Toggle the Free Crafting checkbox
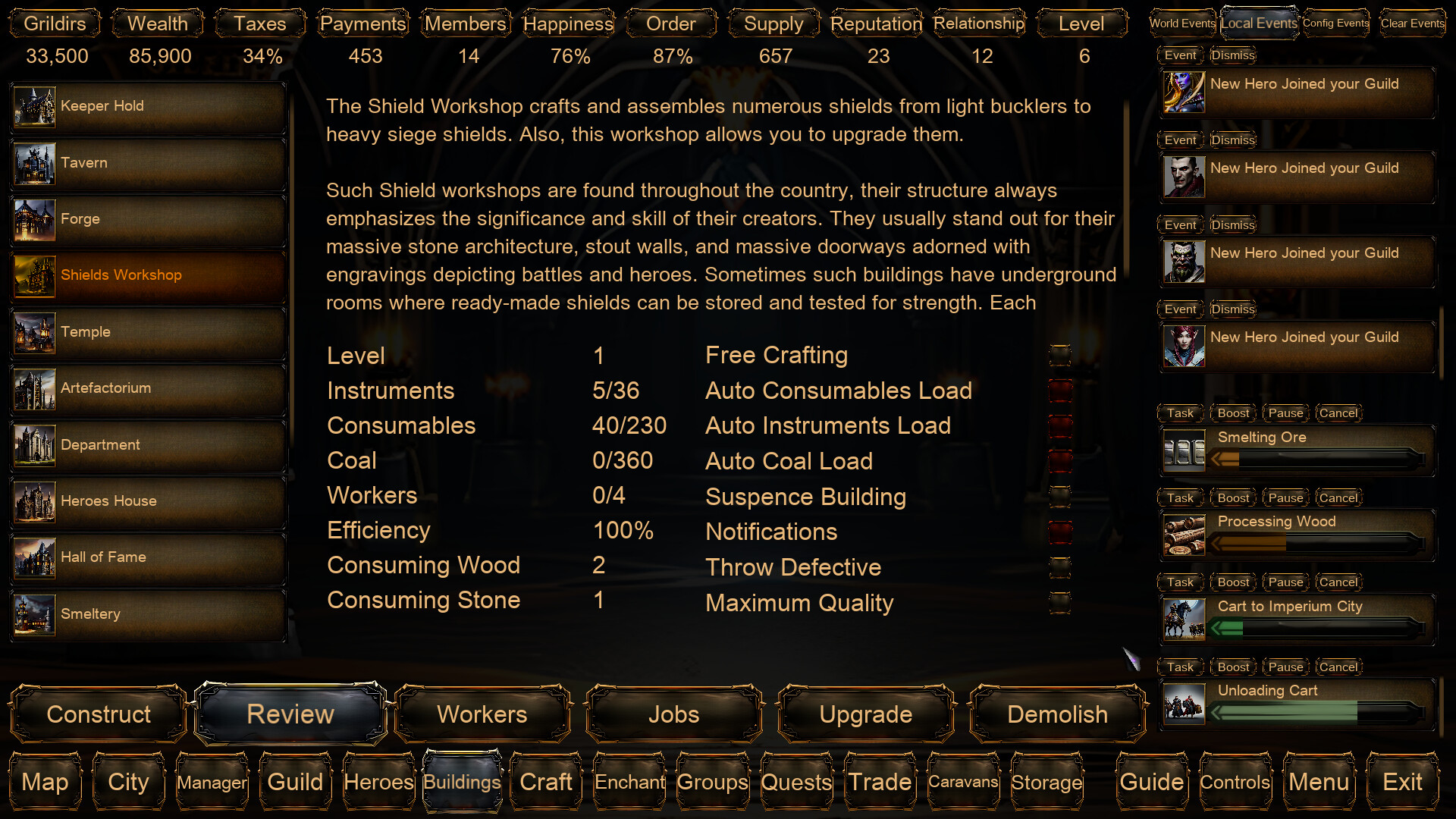The image size is (1456, 819). [1059, 355]
